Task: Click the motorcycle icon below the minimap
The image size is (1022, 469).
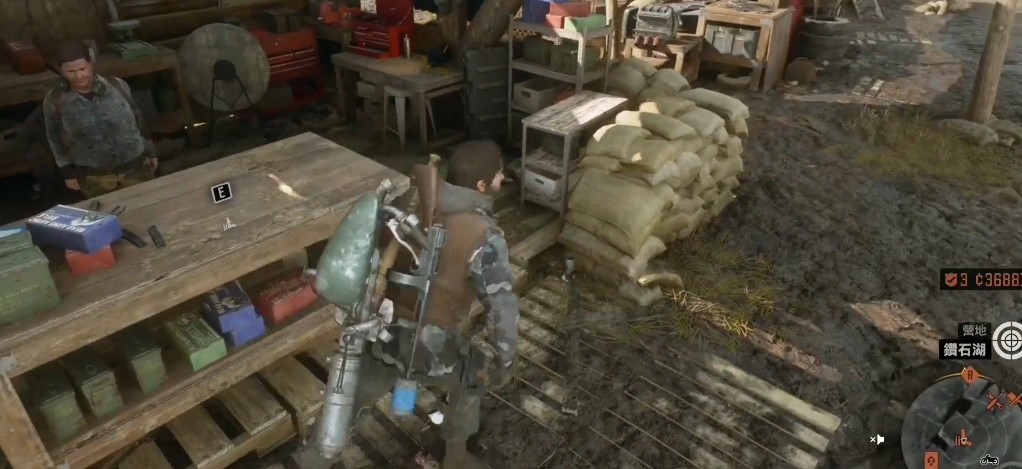Action: [989, 460]
